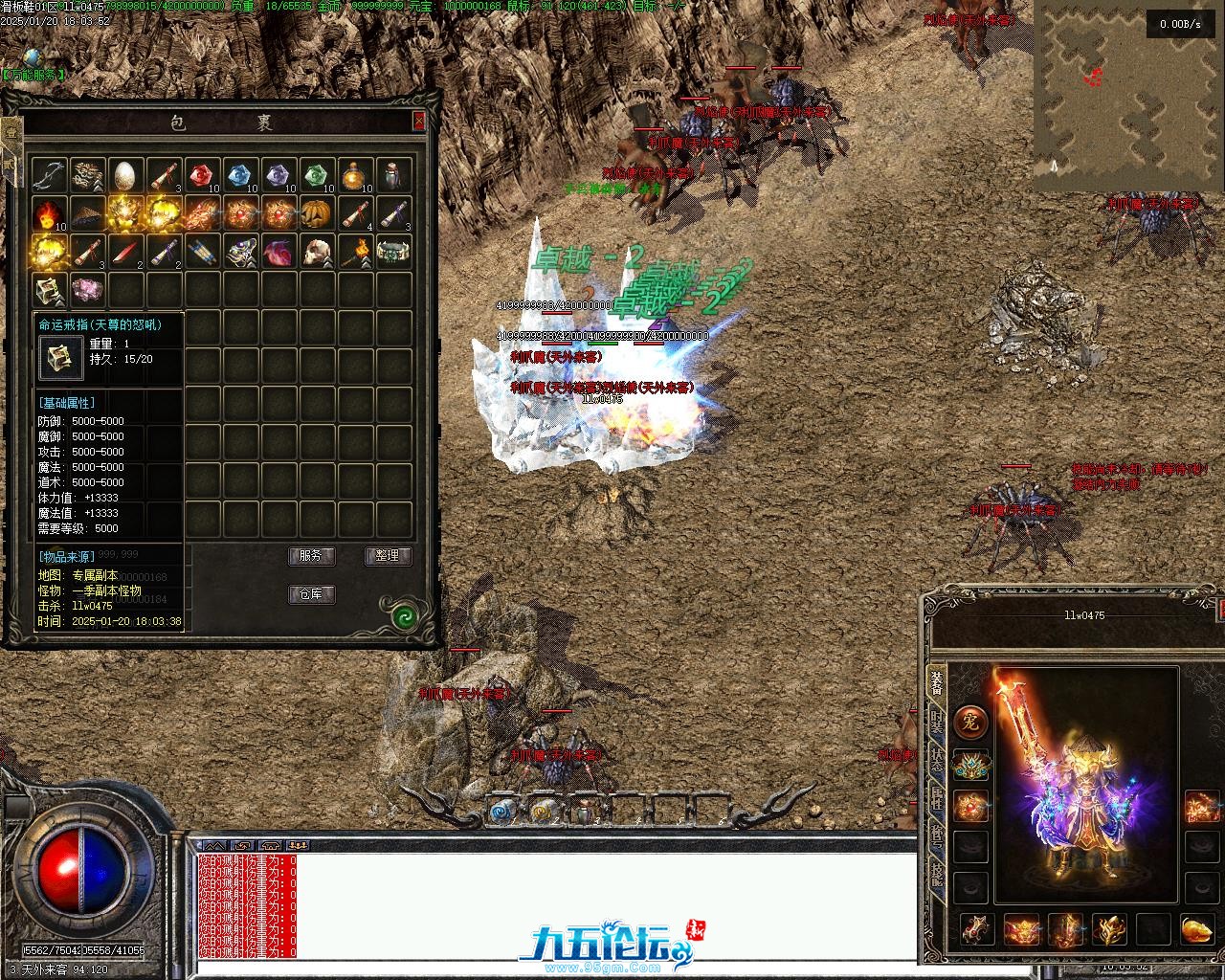Switch to the 状态 status tab
The height and width of the screenshot is (980, 1225).
[937, 763]
